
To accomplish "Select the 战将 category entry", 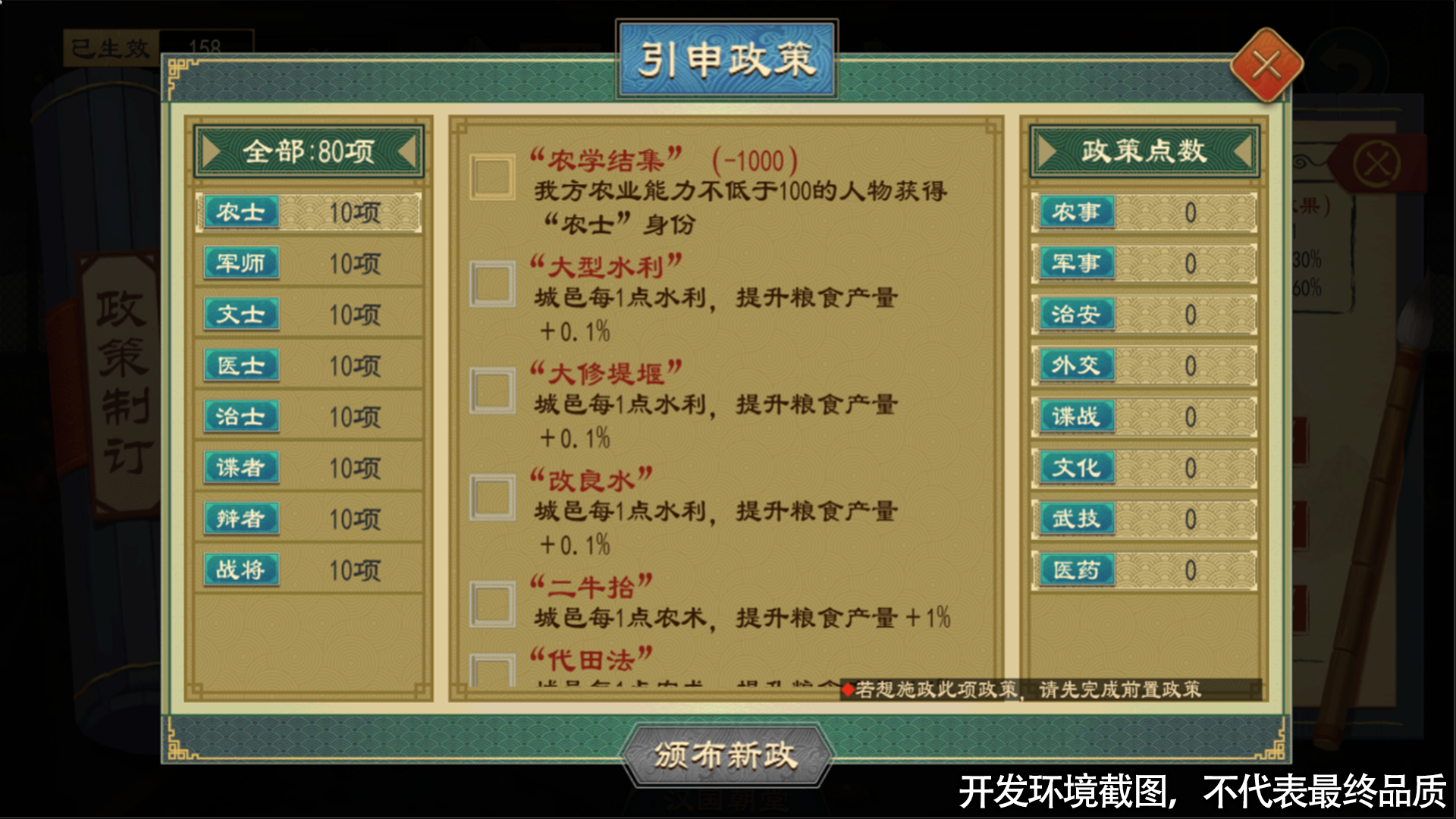I will 240,570.
